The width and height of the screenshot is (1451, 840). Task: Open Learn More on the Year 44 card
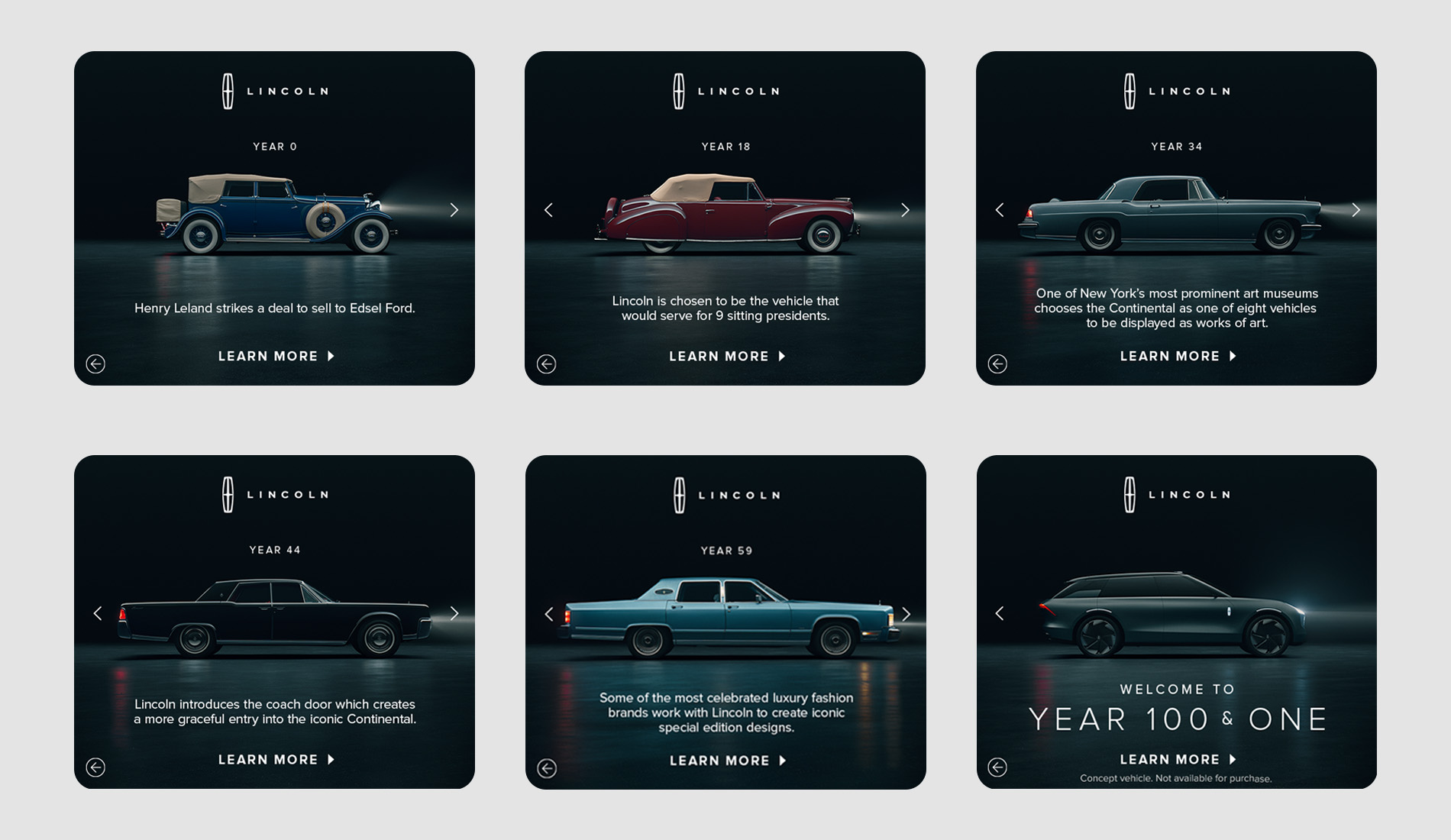point(276,759)
